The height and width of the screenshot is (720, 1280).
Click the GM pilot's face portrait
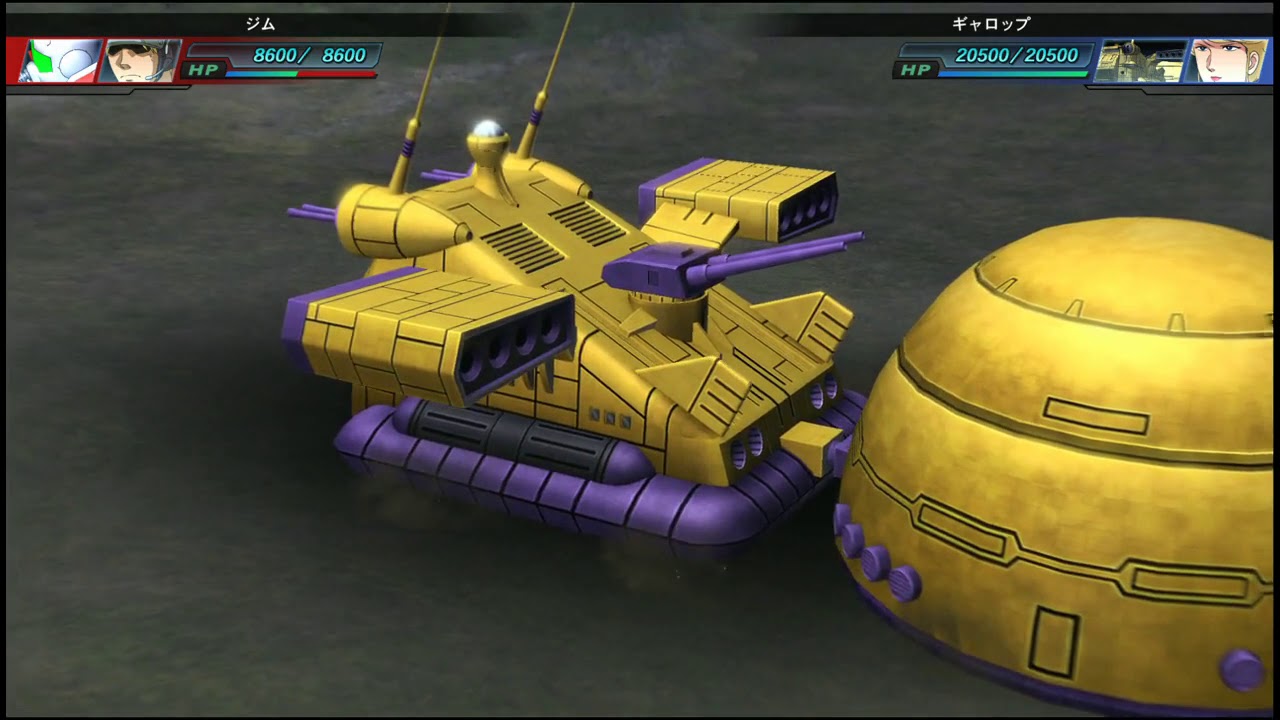(x=141, y=61)
